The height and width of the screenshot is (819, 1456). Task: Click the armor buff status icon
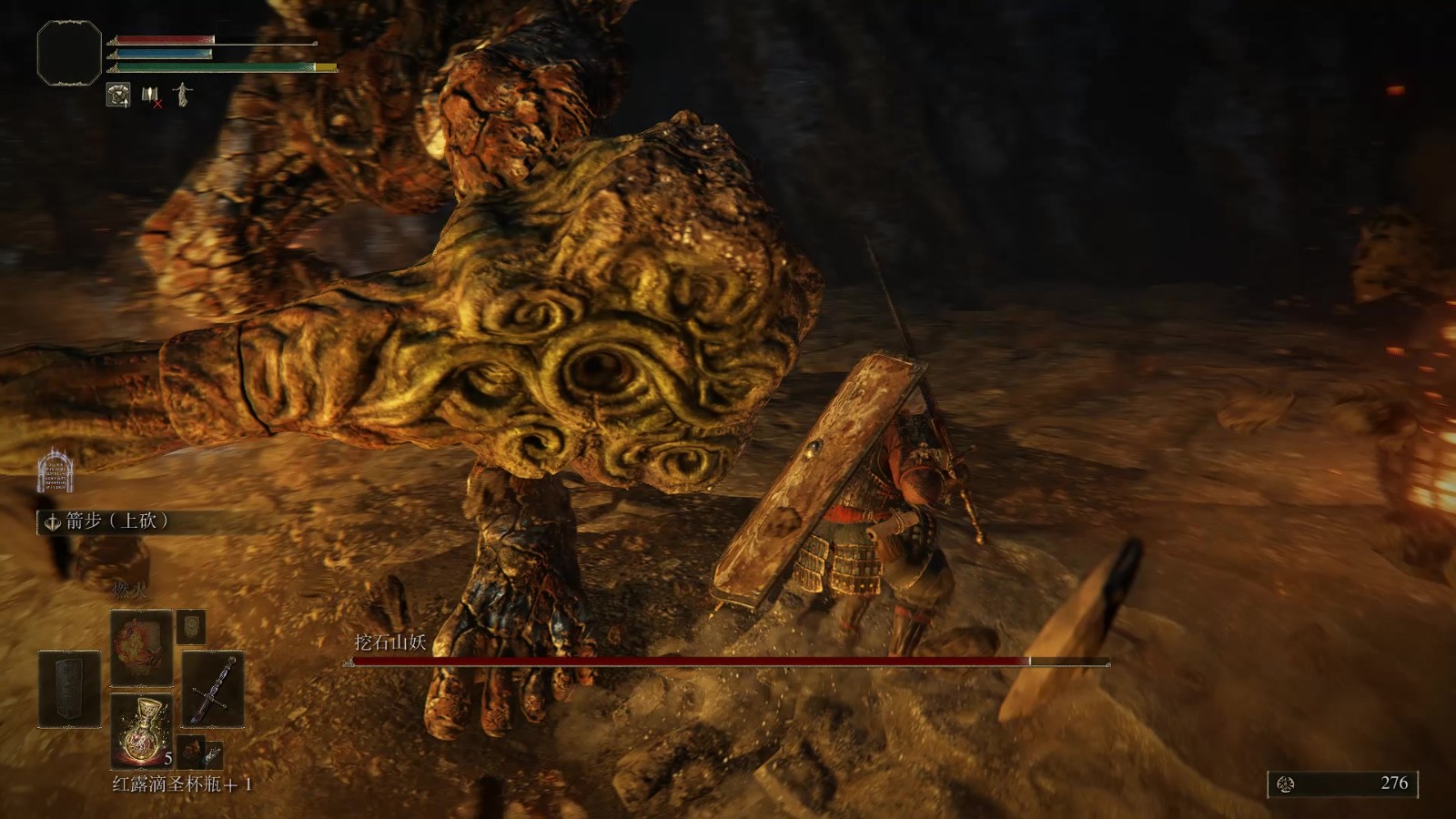[118, 95]
